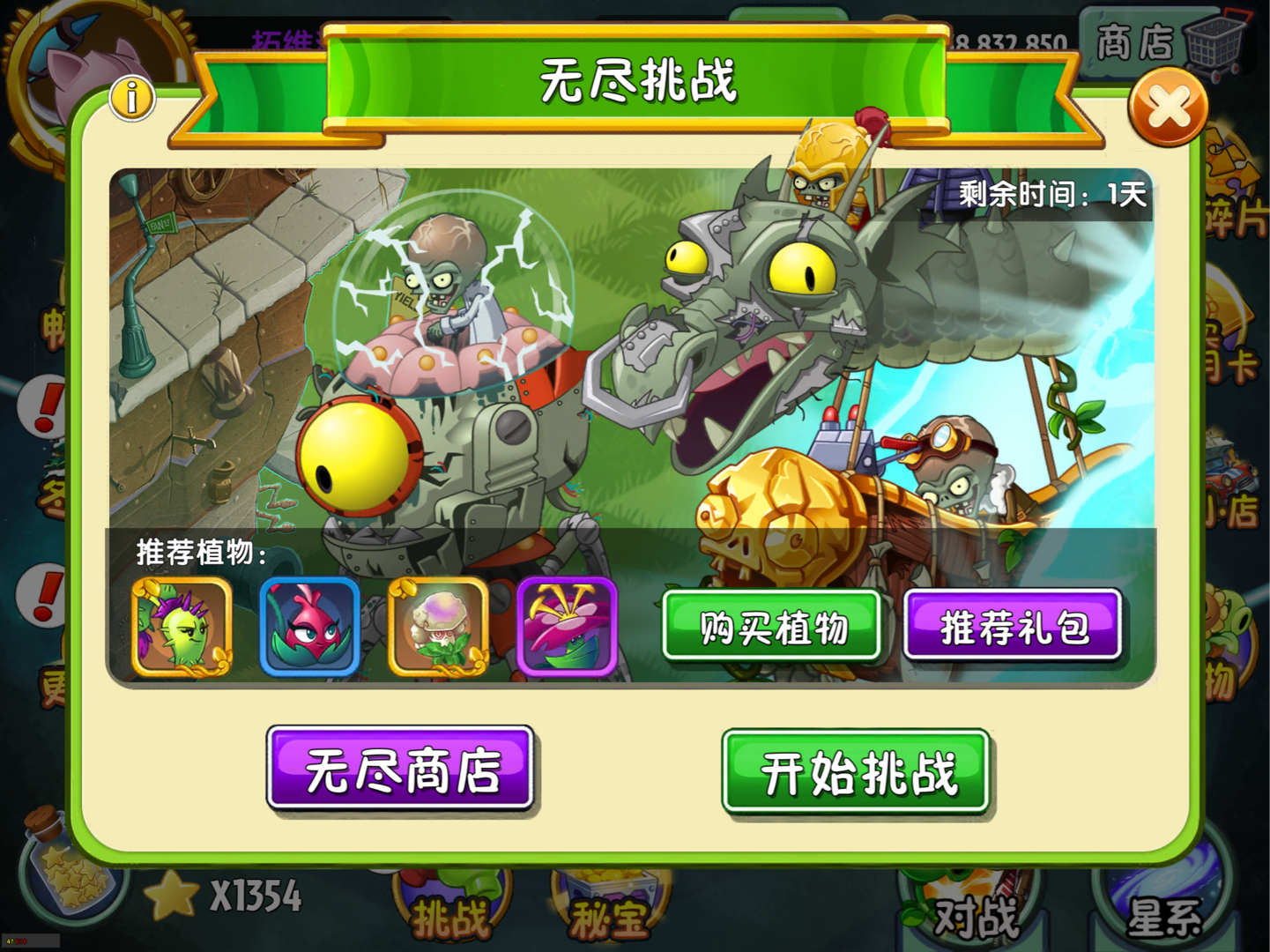Open 推荐礼包 recommended bundle
The height and width of the screenshot is (952, 1270).
click(x=1014, y=628)
